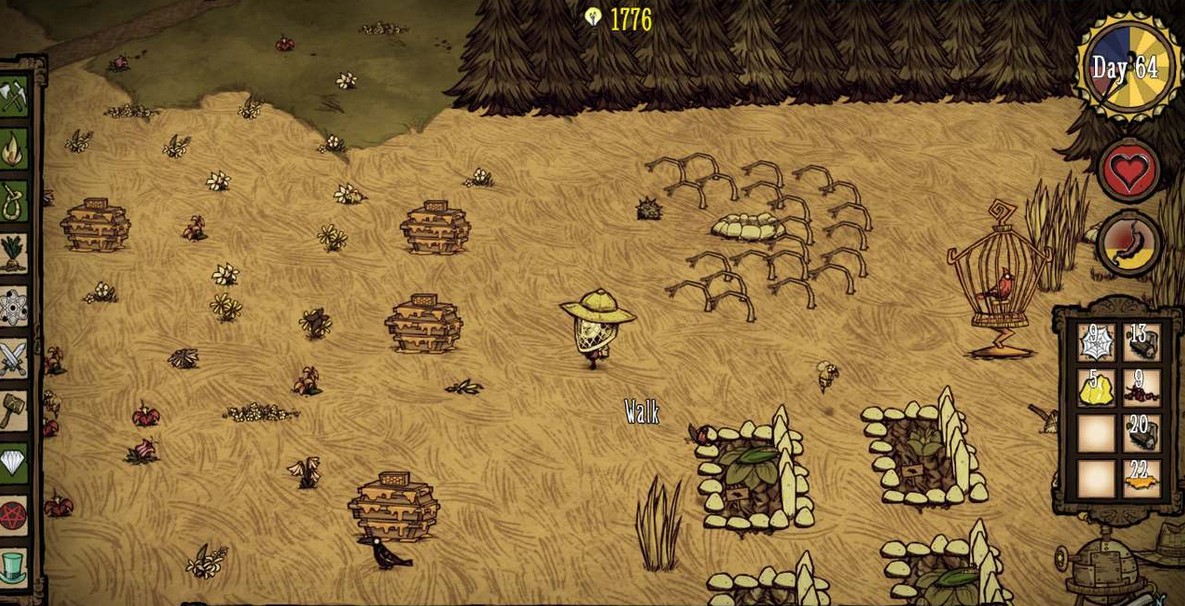This screenshot has width=1185, height=606.
Task: Switch to the Dress tab with top hat
Action: click(14, 568)
